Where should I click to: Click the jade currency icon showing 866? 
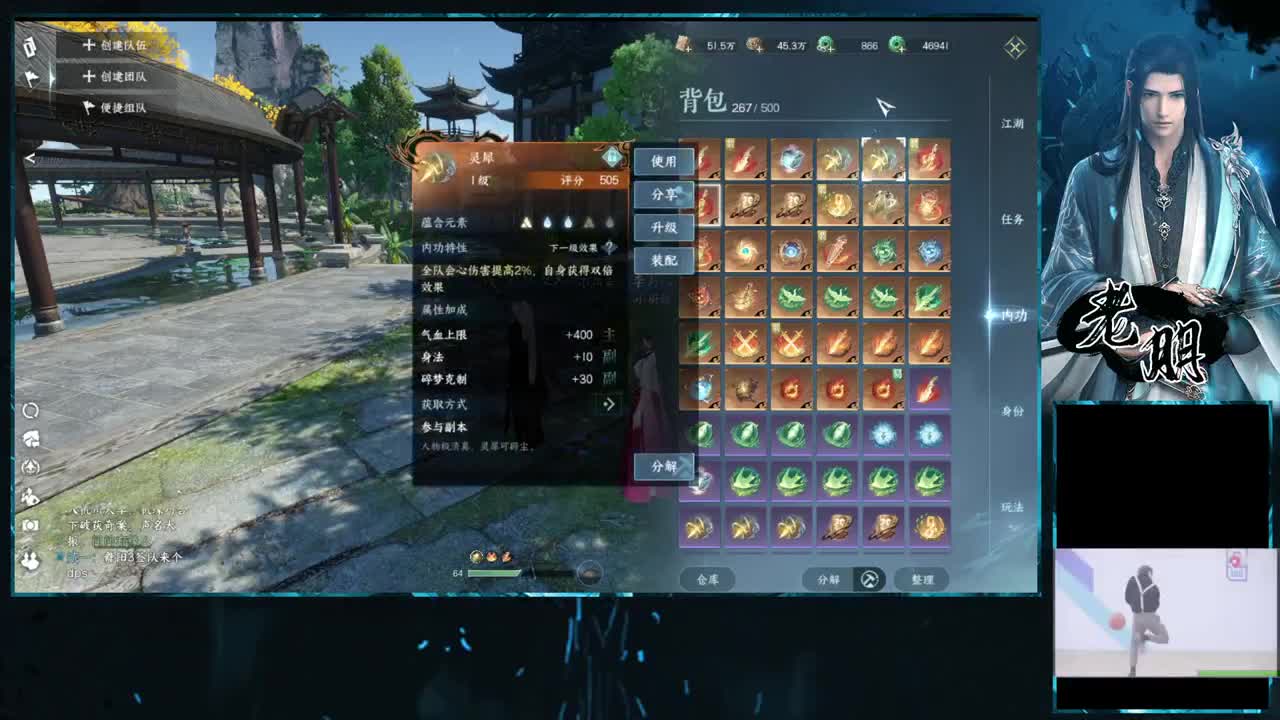[x=825, y=45]
